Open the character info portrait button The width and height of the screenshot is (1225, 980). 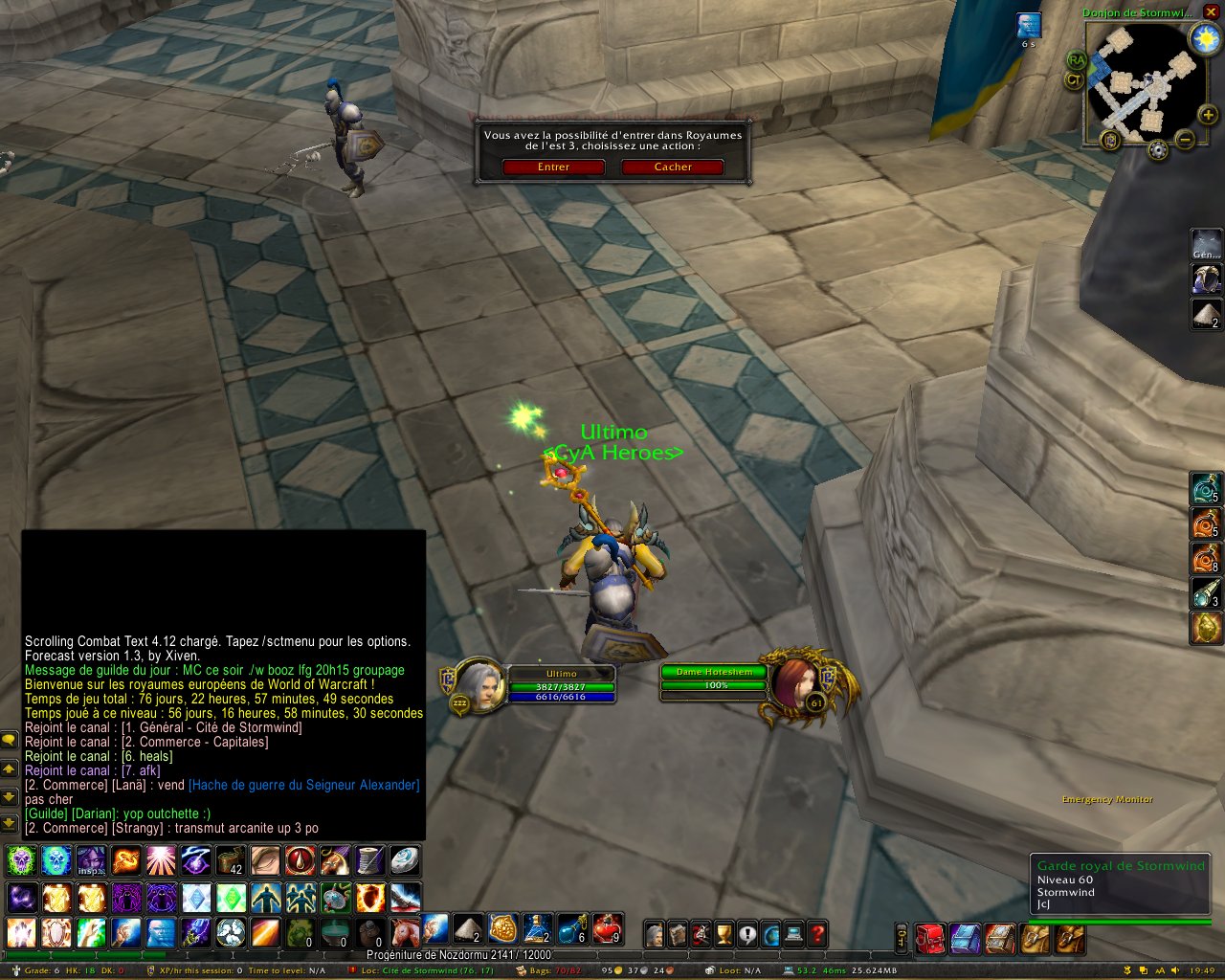pyautogui.click(x=655, y=933)
